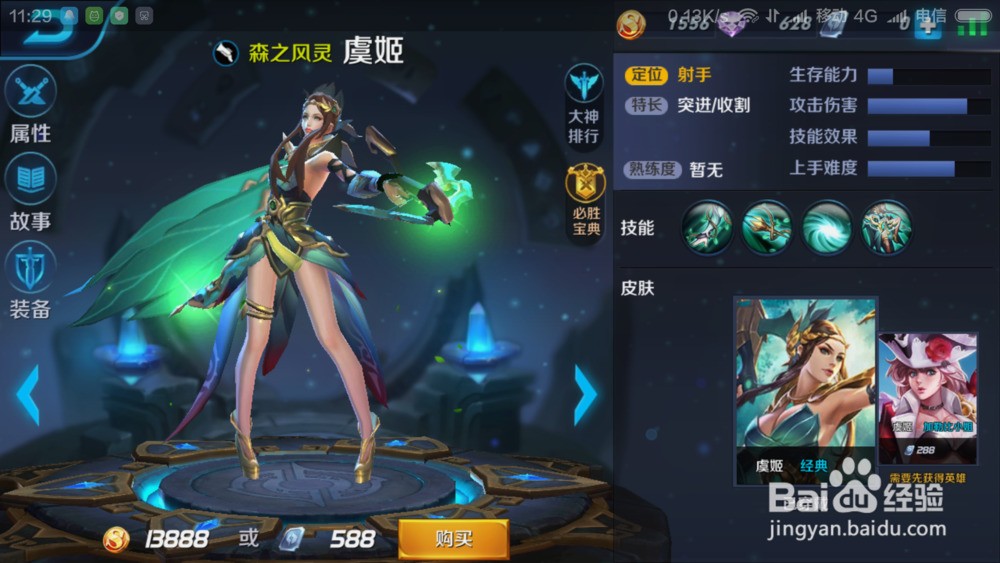Open the 必胜宝典 guide book
This screenshot has width=1000, height=563.
point(585,200)
